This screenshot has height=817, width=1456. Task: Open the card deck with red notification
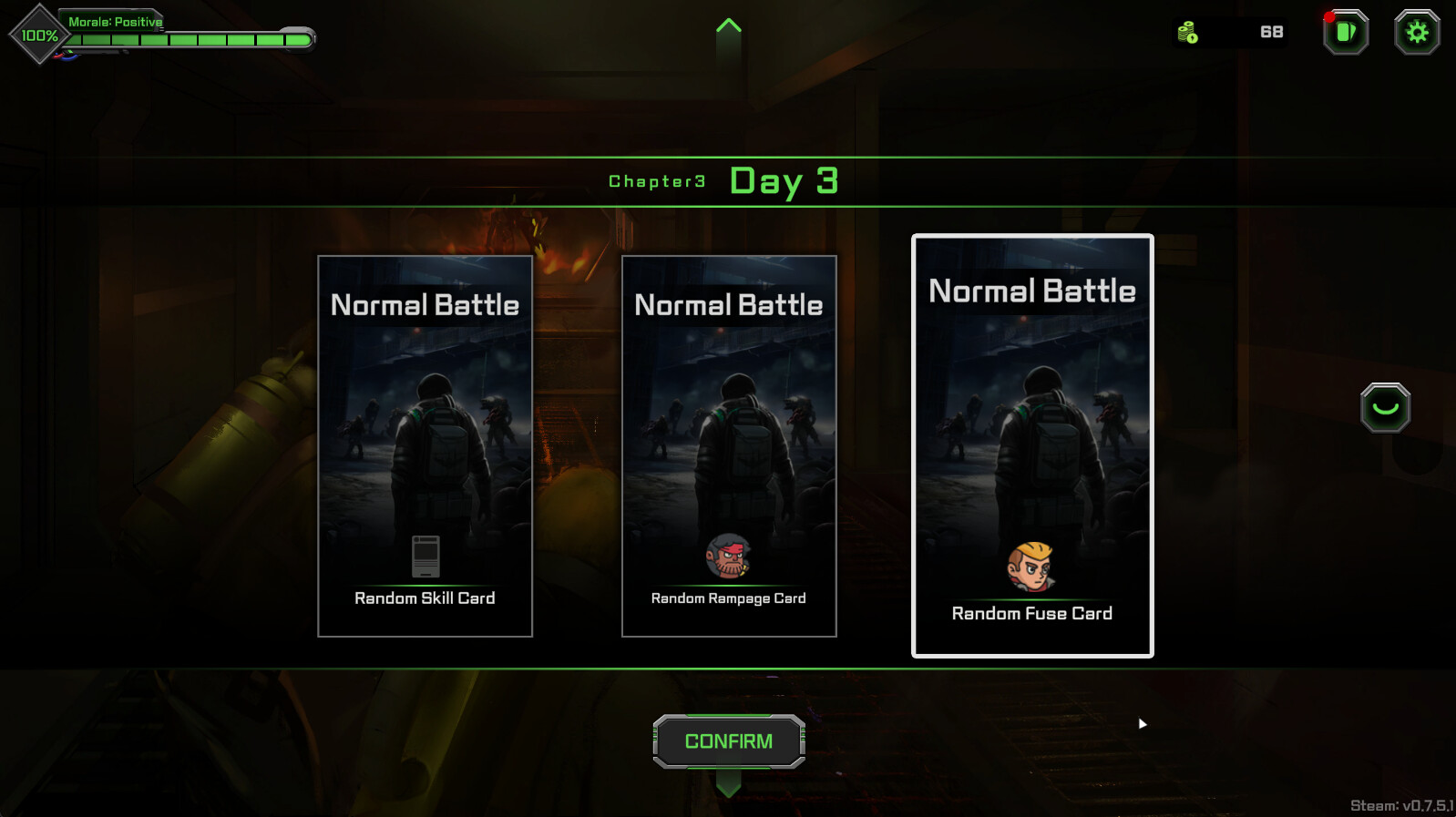[1344, 33]
